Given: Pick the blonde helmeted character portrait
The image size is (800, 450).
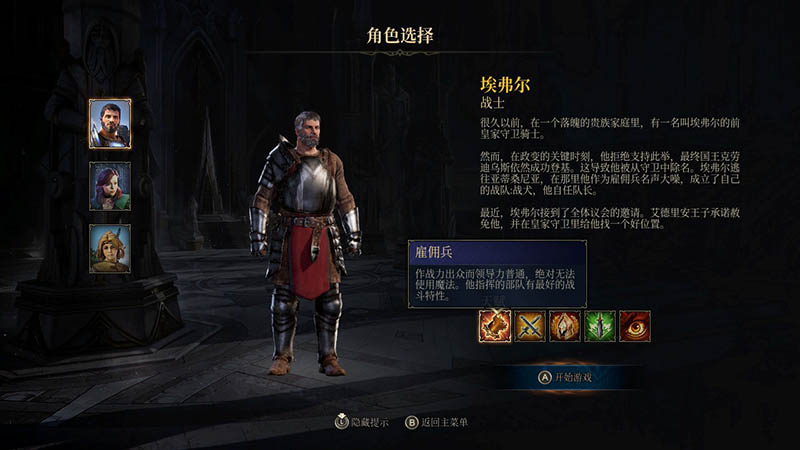Looking at the screenshot, I should [110, 249].
